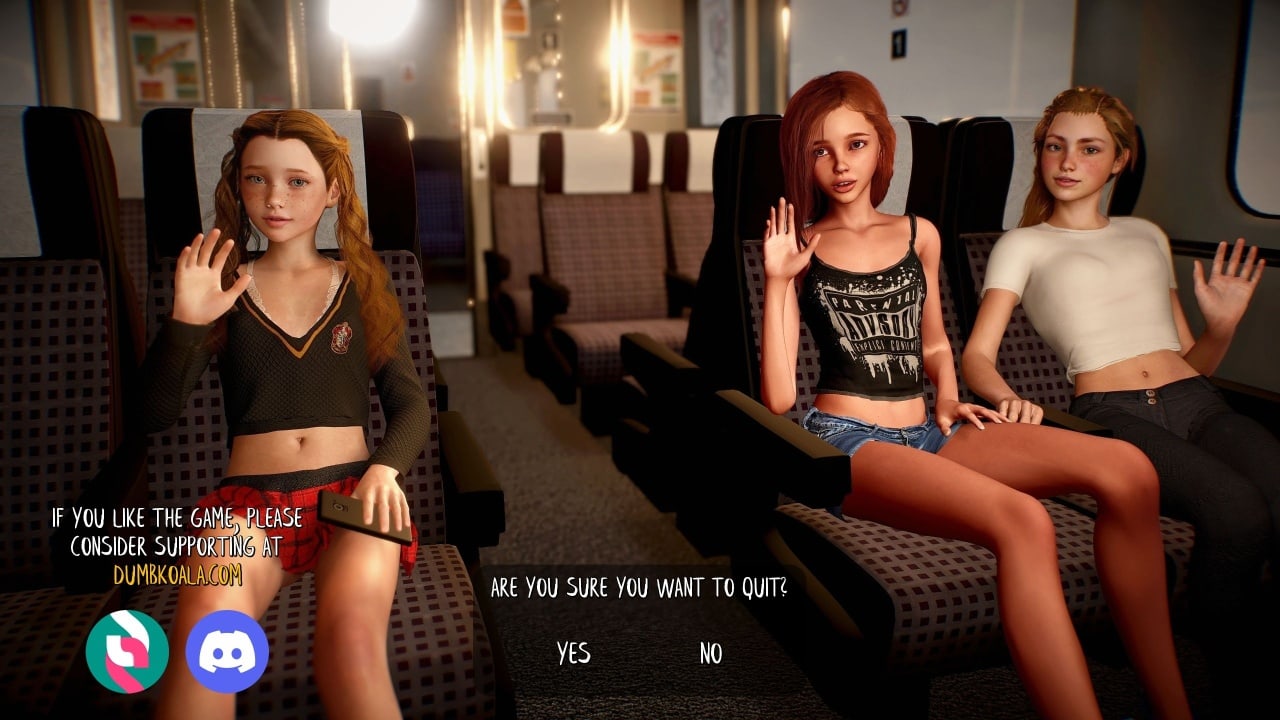This screenshot has height=720, width=1280.
Task: Confirm quitting by choosing Yes
Action: click(573, 654)
